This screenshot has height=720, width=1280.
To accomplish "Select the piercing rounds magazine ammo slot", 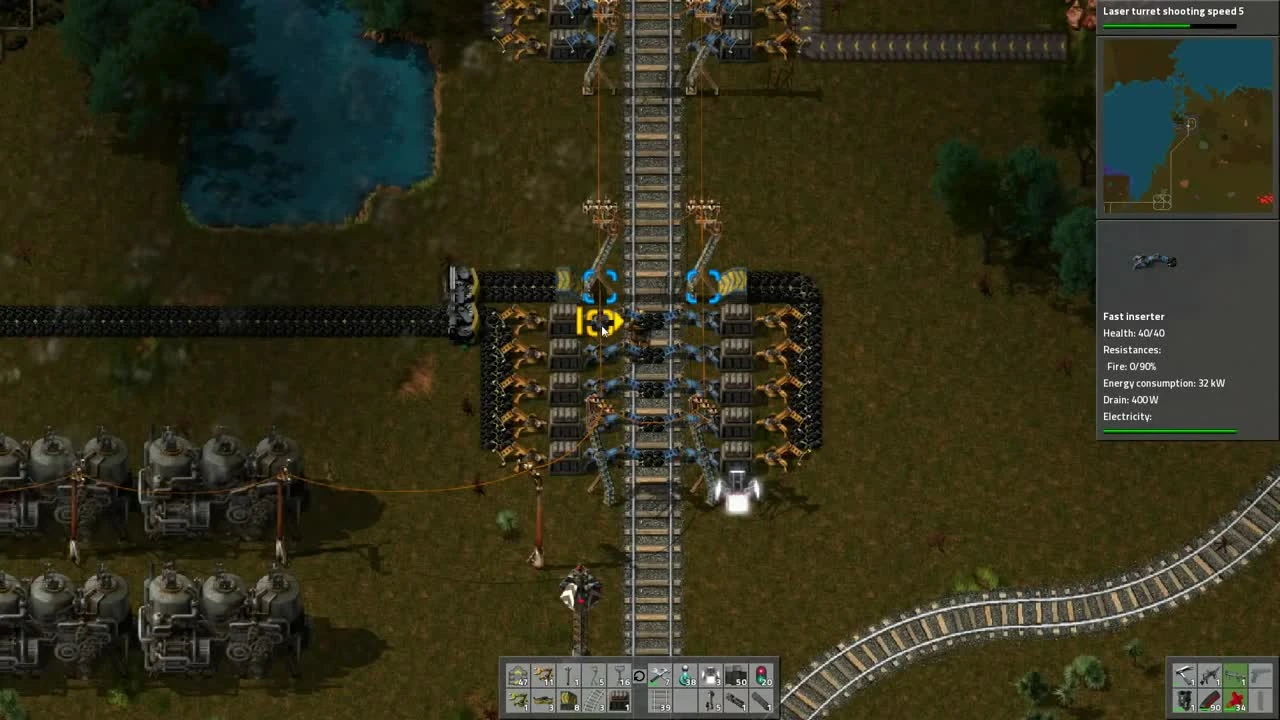I will click(1210, 700).
